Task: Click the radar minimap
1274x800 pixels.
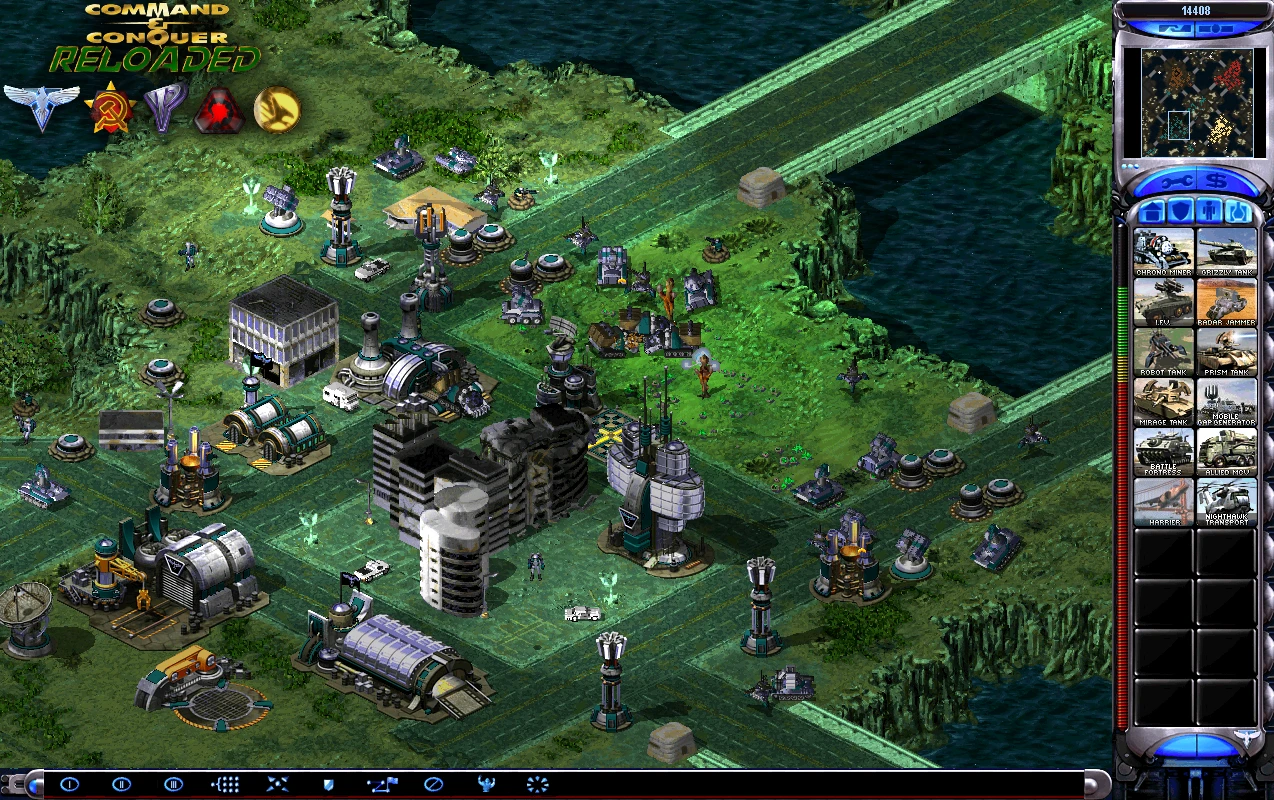Action: (1195, 100)
